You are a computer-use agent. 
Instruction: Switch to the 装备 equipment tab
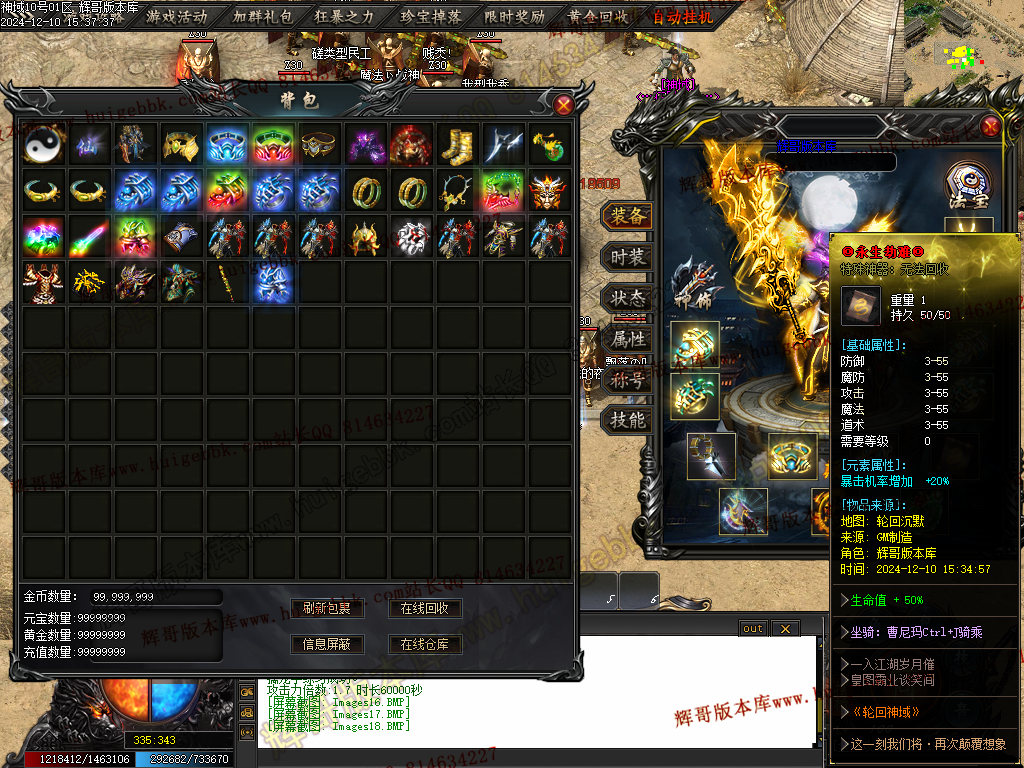point(627,216)
